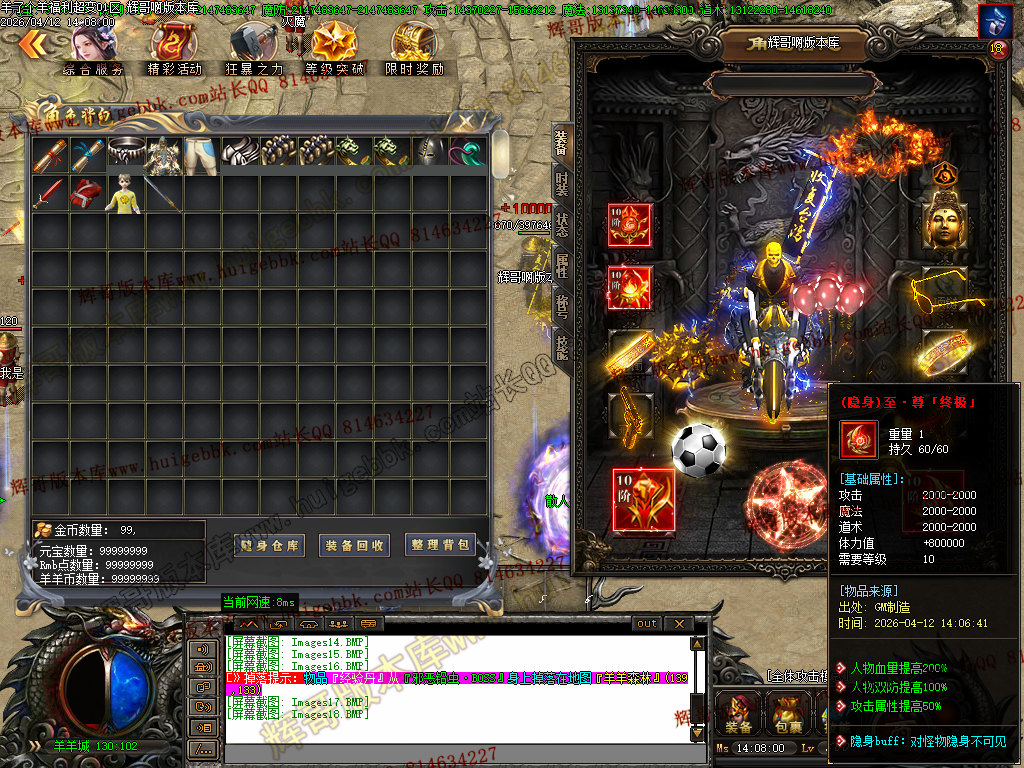1024x768 pixels.
Task: Collapse the top menu with the double arrow
Action: (x=32, y=43)
